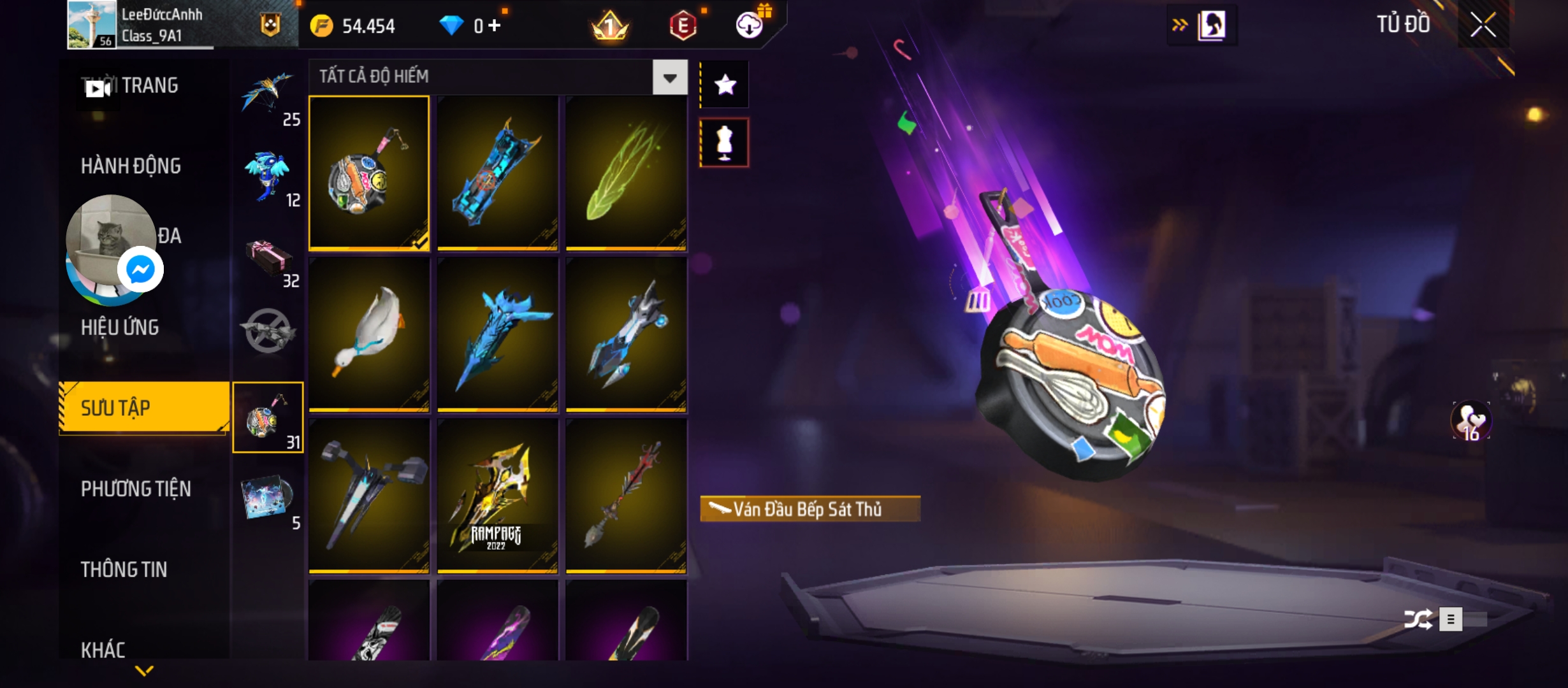Select the Phương Tiện category
Viewport: 1568px width, 688px height.
136,489
